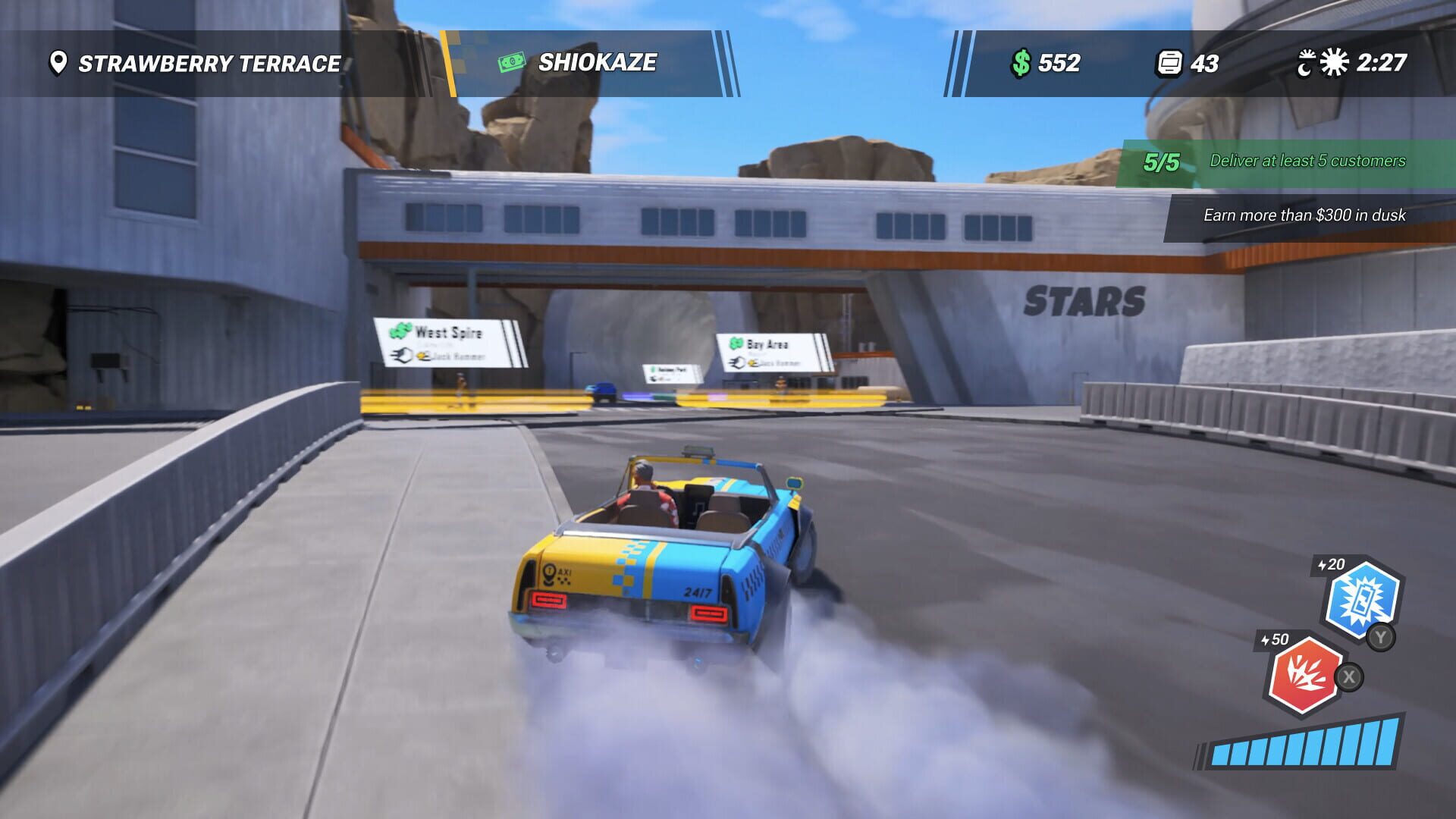
Task: Select the green cash bill icon next to Shiokaze
Action: pos(511,63)
